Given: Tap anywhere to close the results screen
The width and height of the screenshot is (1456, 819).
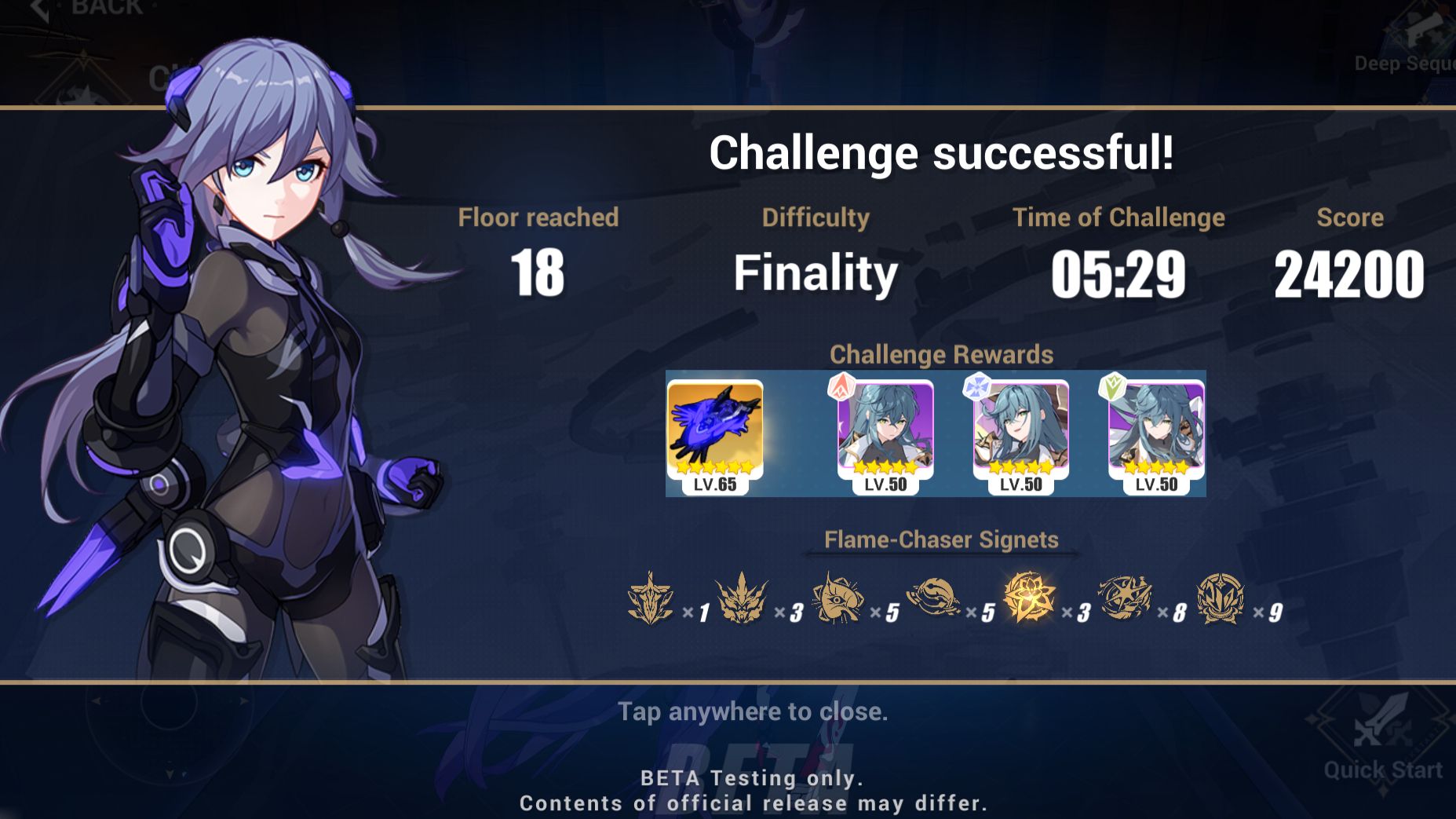Looking at the screenshot, I should point(754,713).
